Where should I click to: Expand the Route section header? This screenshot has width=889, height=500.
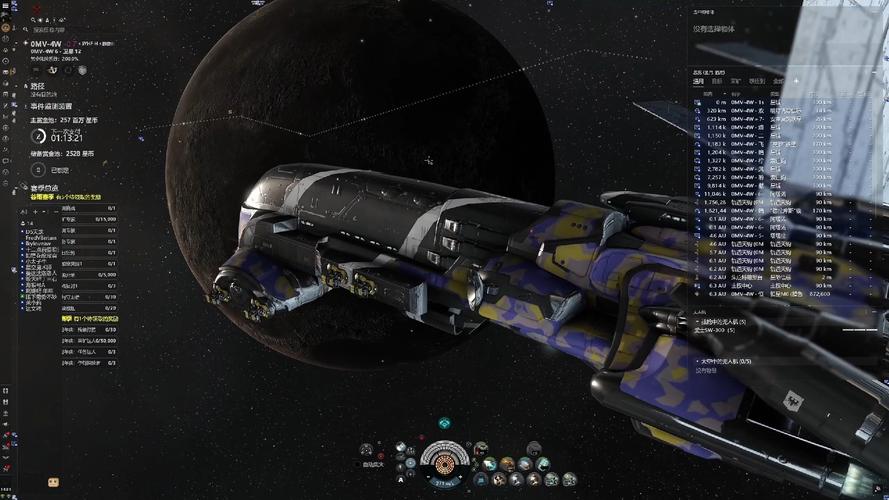38,86
